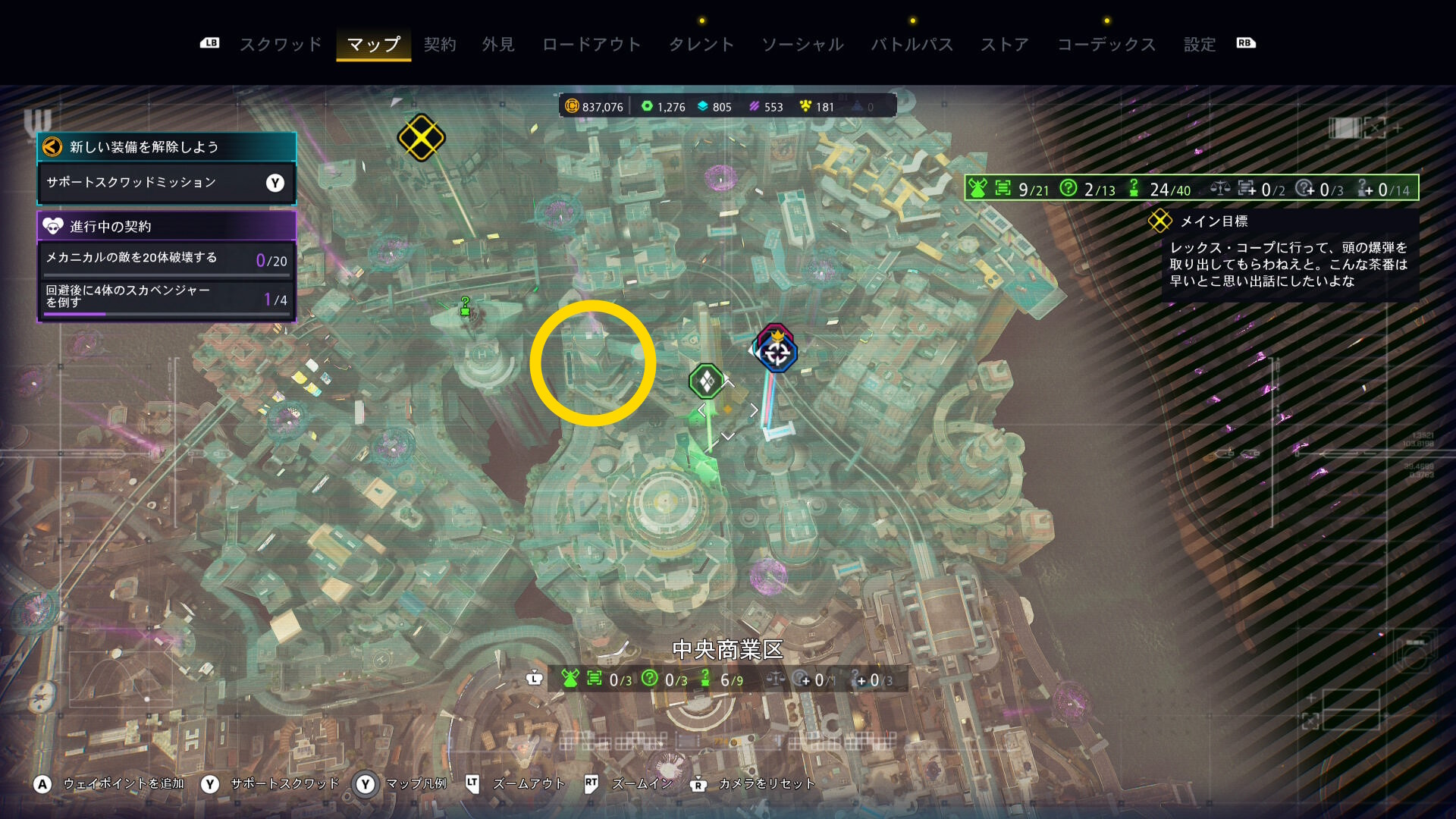Select the マップ tab

coord(373,44)
